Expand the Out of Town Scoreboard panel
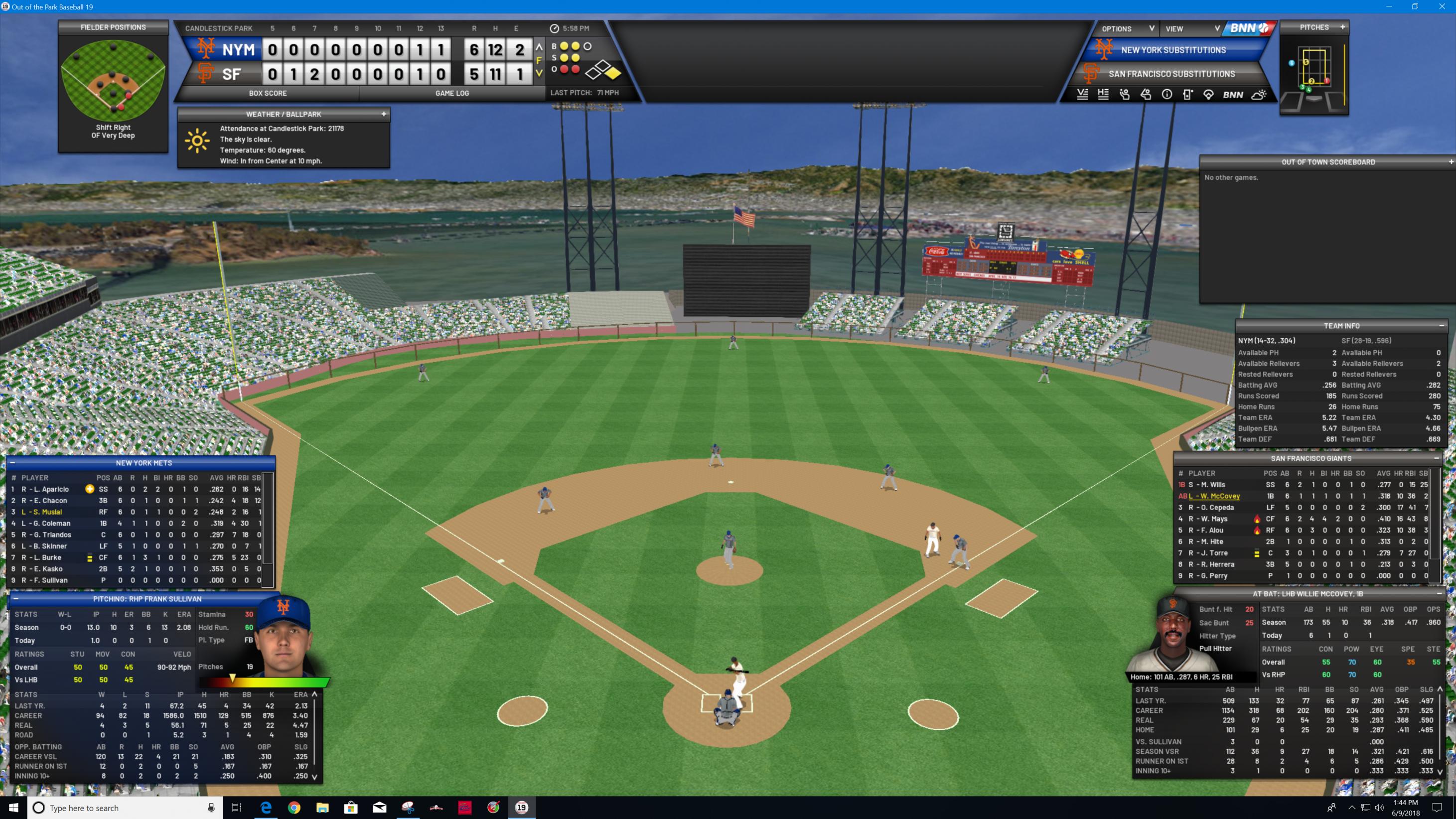 [x=1451, y=162]
